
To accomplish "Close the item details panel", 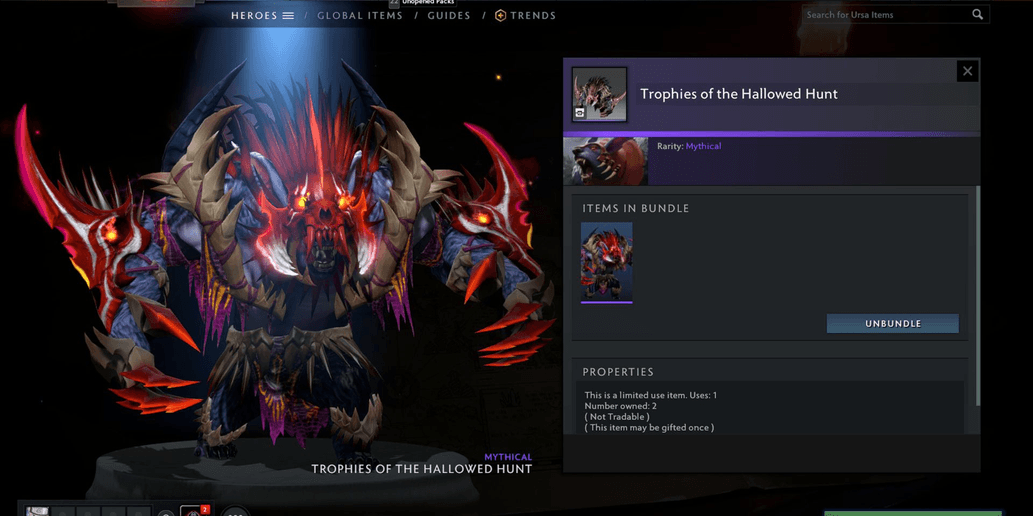I will point(967,71).
